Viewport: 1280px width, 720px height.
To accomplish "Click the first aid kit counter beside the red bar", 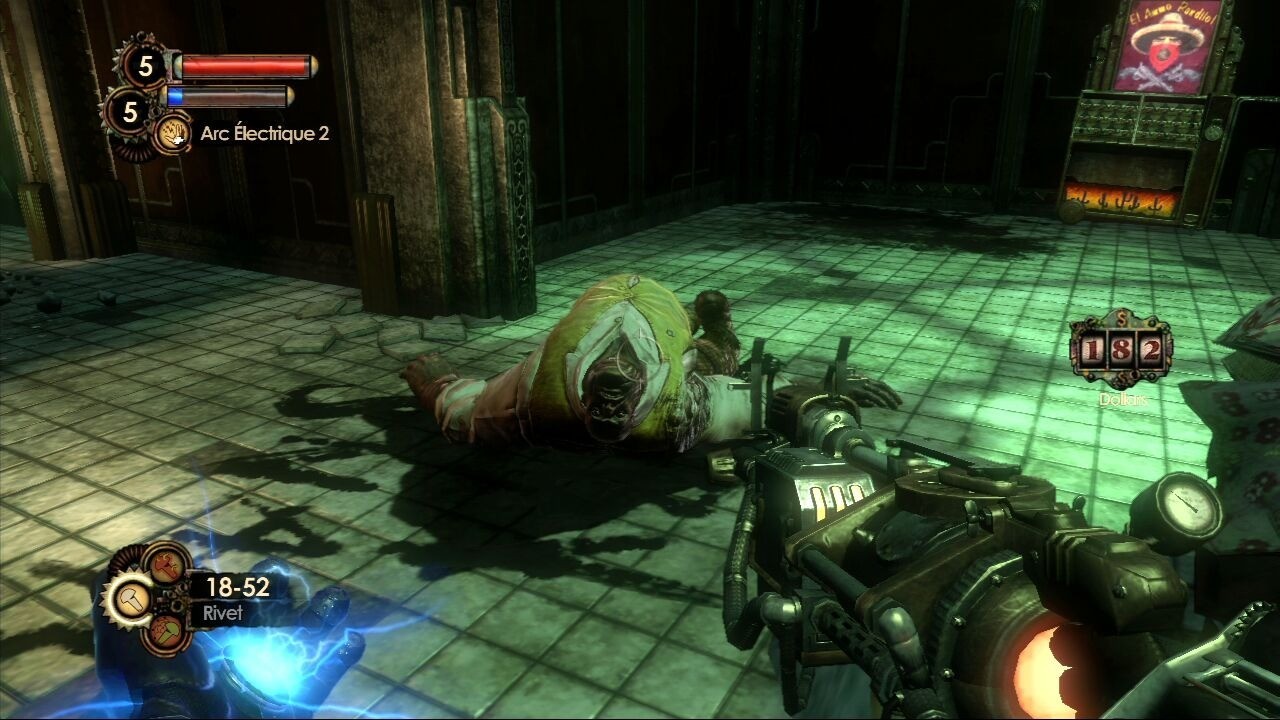I will [x=147, y=66].
